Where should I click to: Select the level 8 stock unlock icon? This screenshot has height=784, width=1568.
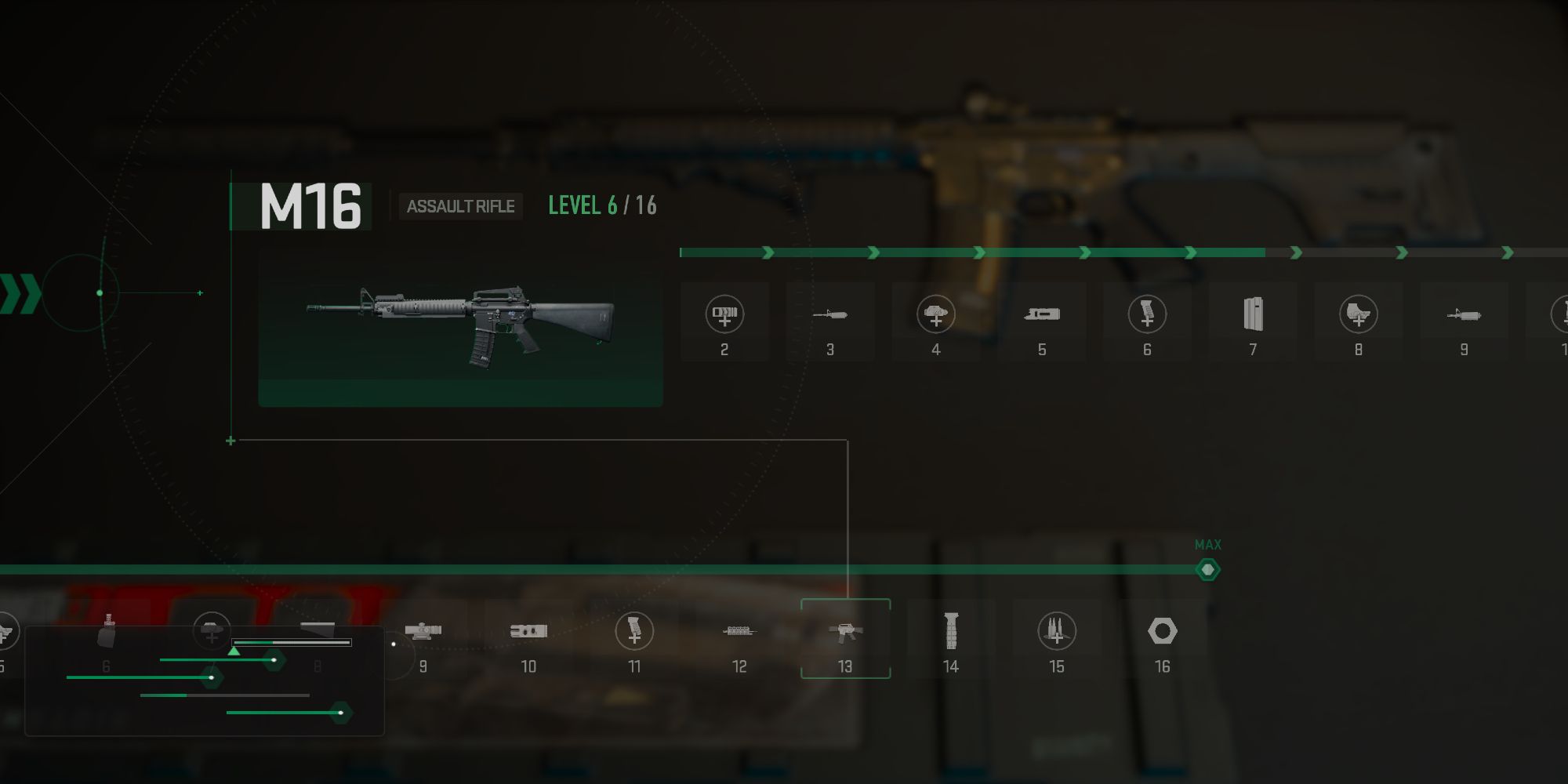pos(1358,314)
